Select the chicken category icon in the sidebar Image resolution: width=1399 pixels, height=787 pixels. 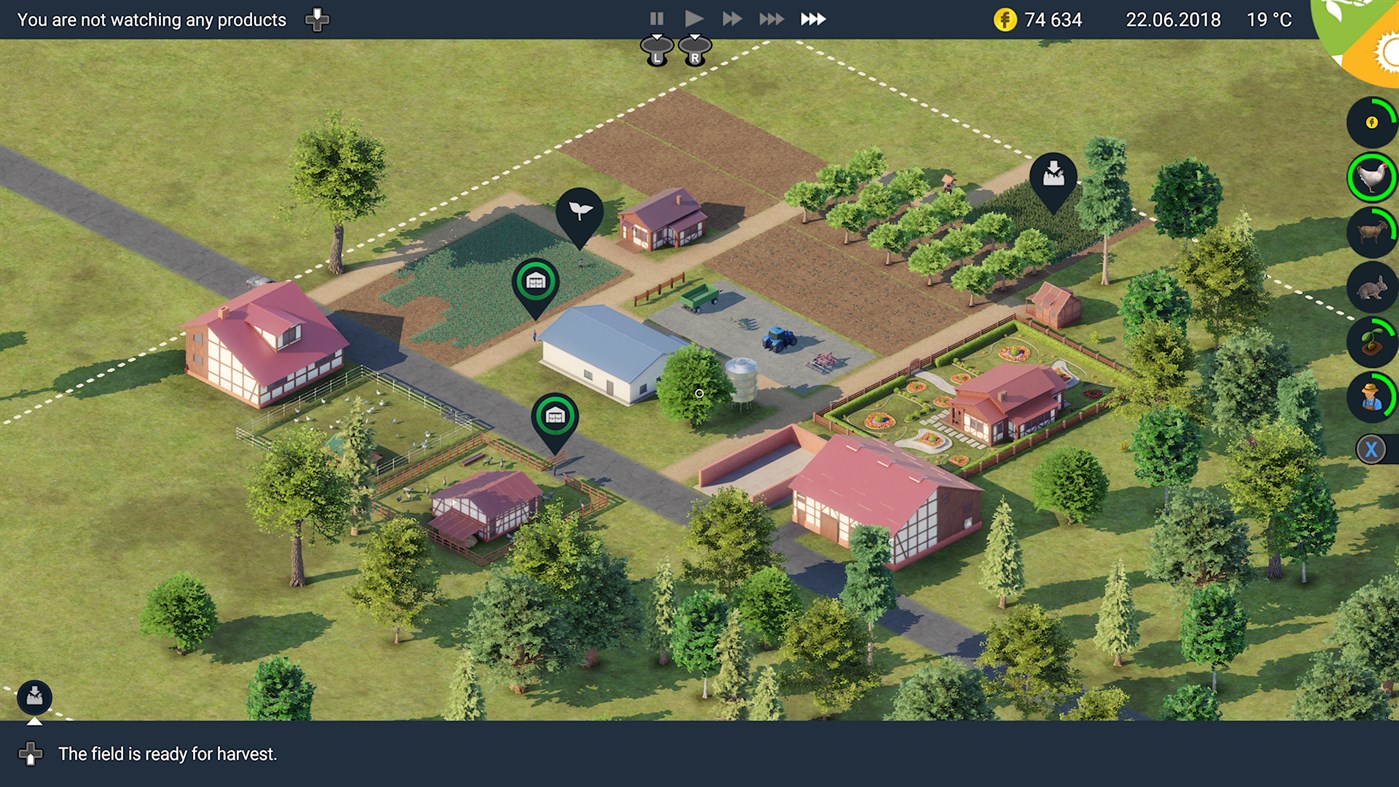pos(1371,177)
